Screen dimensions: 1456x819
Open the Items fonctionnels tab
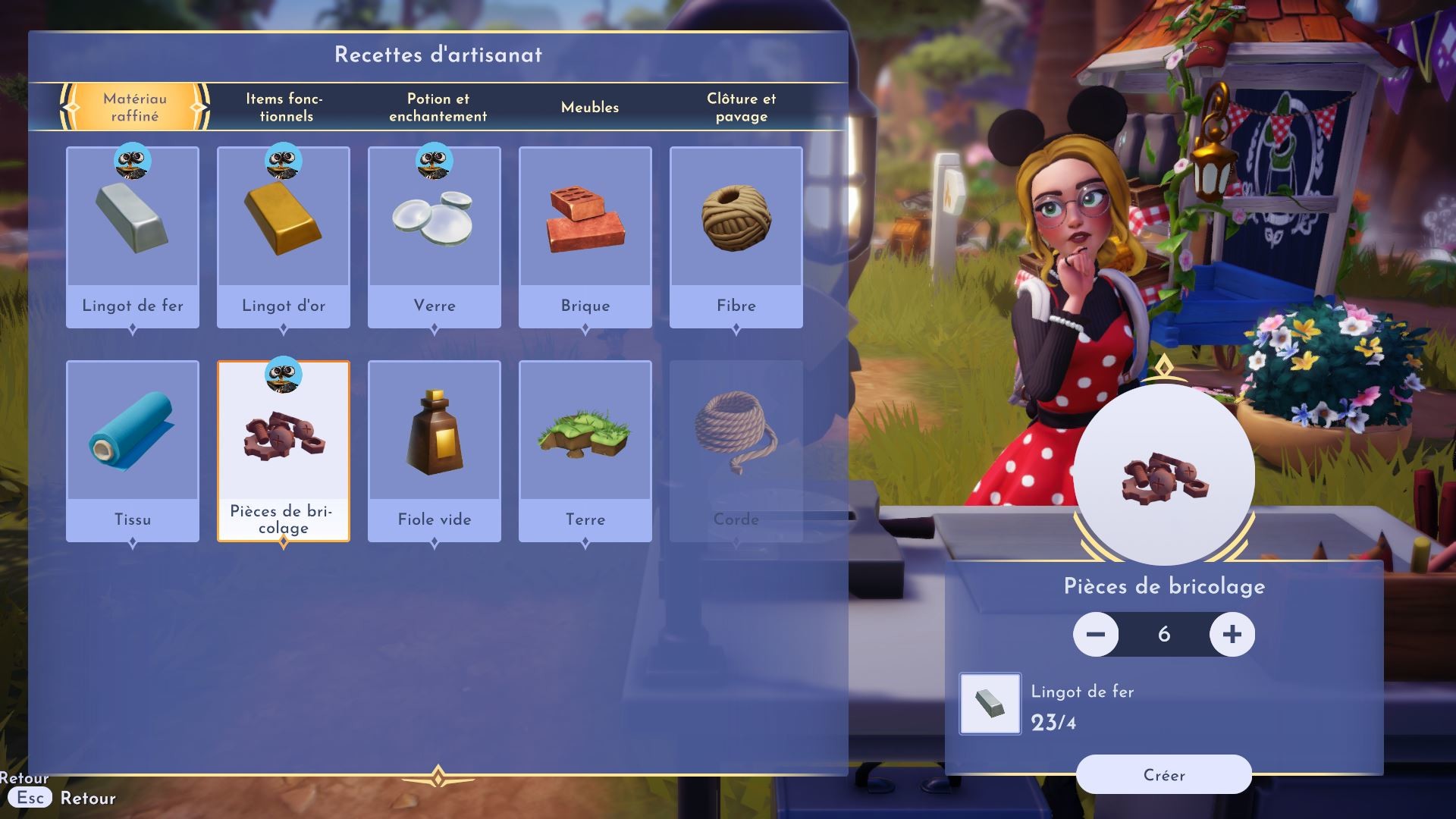click(x=285, y=107)
